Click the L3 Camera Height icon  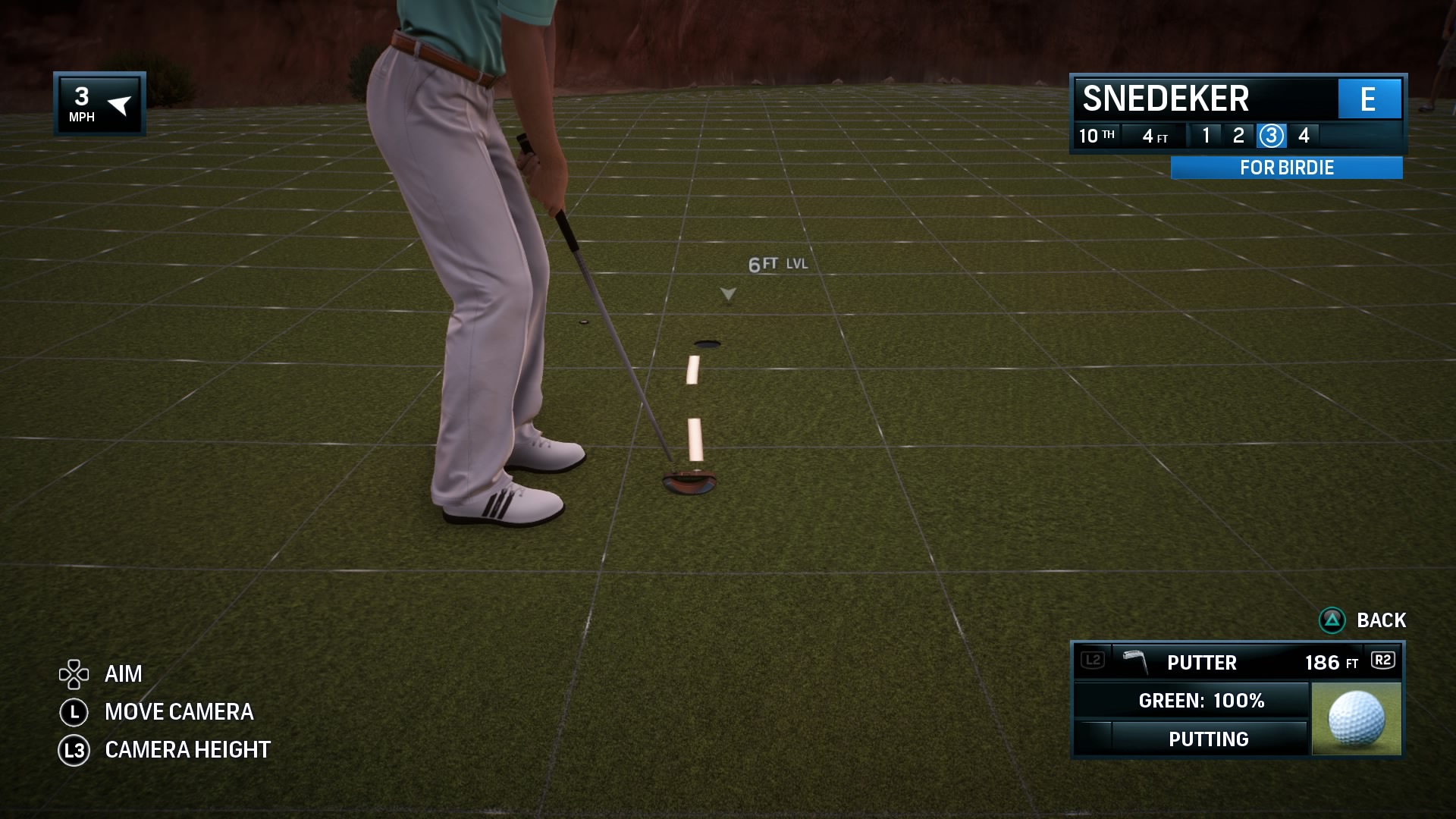click(74, 749)
